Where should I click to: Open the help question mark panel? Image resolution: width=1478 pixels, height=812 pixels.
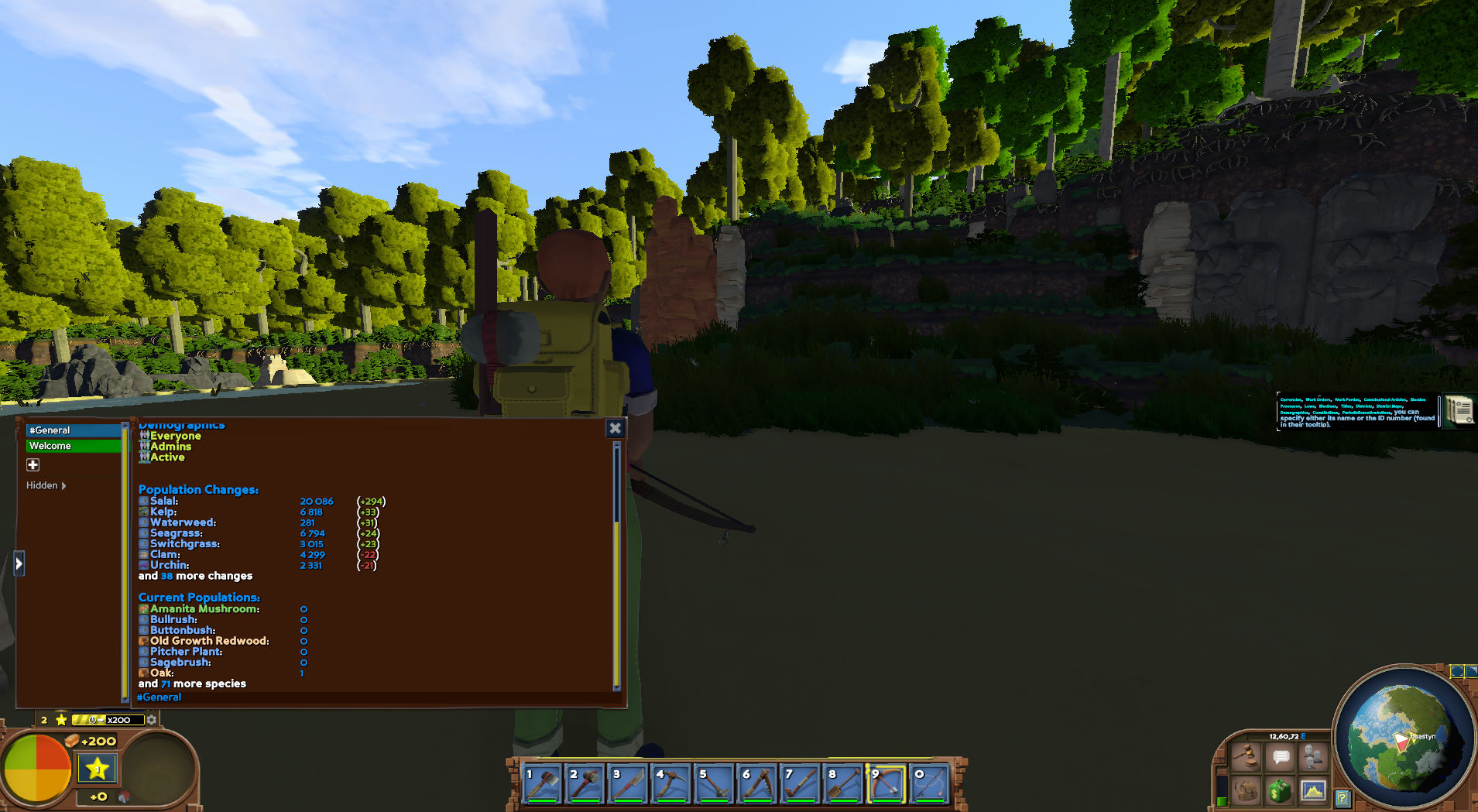[1343, 797]
